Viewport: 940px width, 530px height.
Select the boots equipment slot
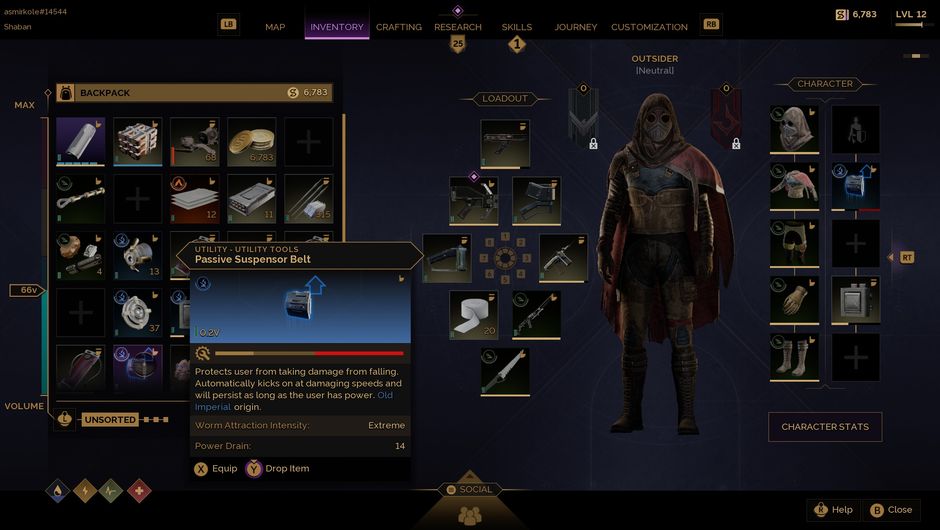(795, 357)
